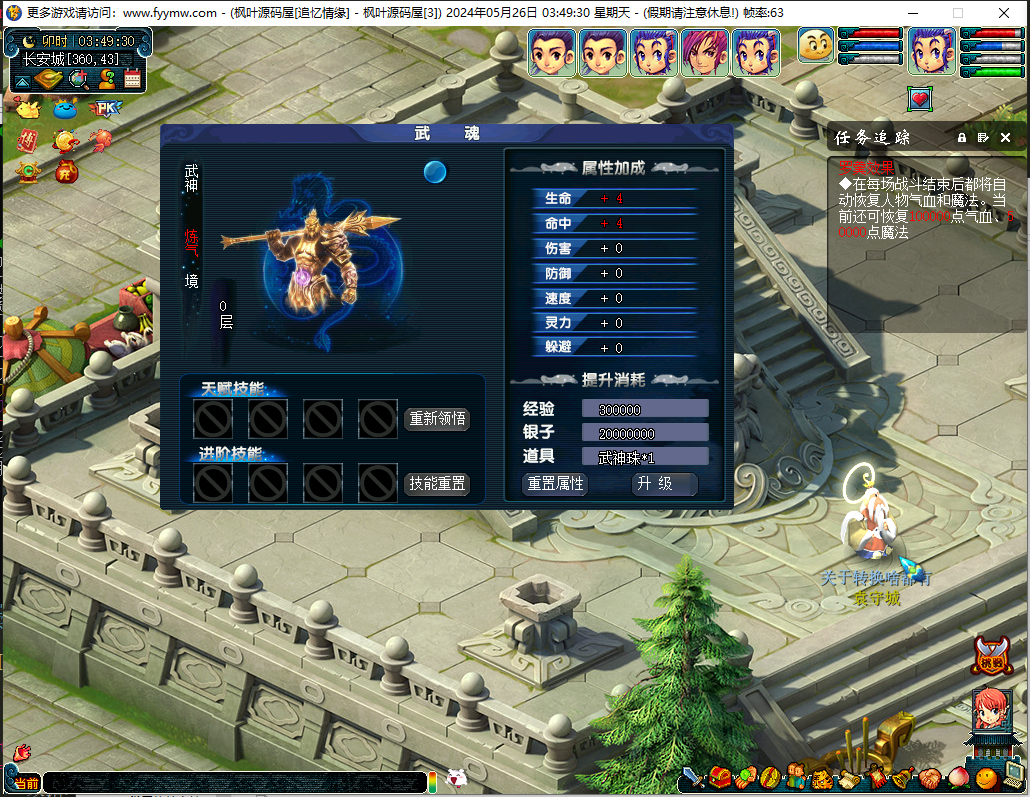The height and width of the screenshot is (797, 1030).
Task: Select the pink-haired team member portrait
Action: pyautogui.click(x=704, y=52)
